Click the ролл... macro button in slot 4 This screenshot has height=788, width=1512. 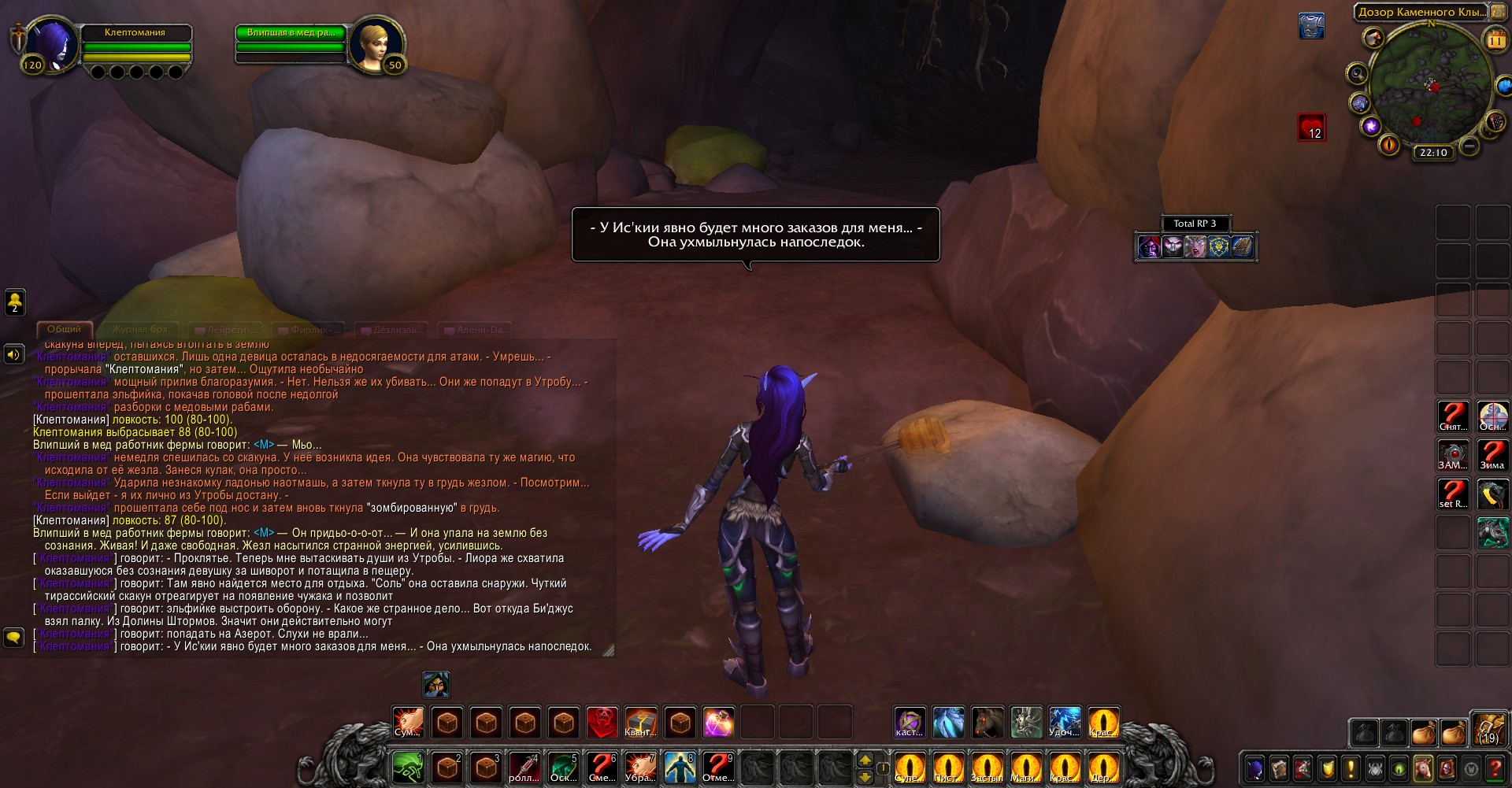524,767
